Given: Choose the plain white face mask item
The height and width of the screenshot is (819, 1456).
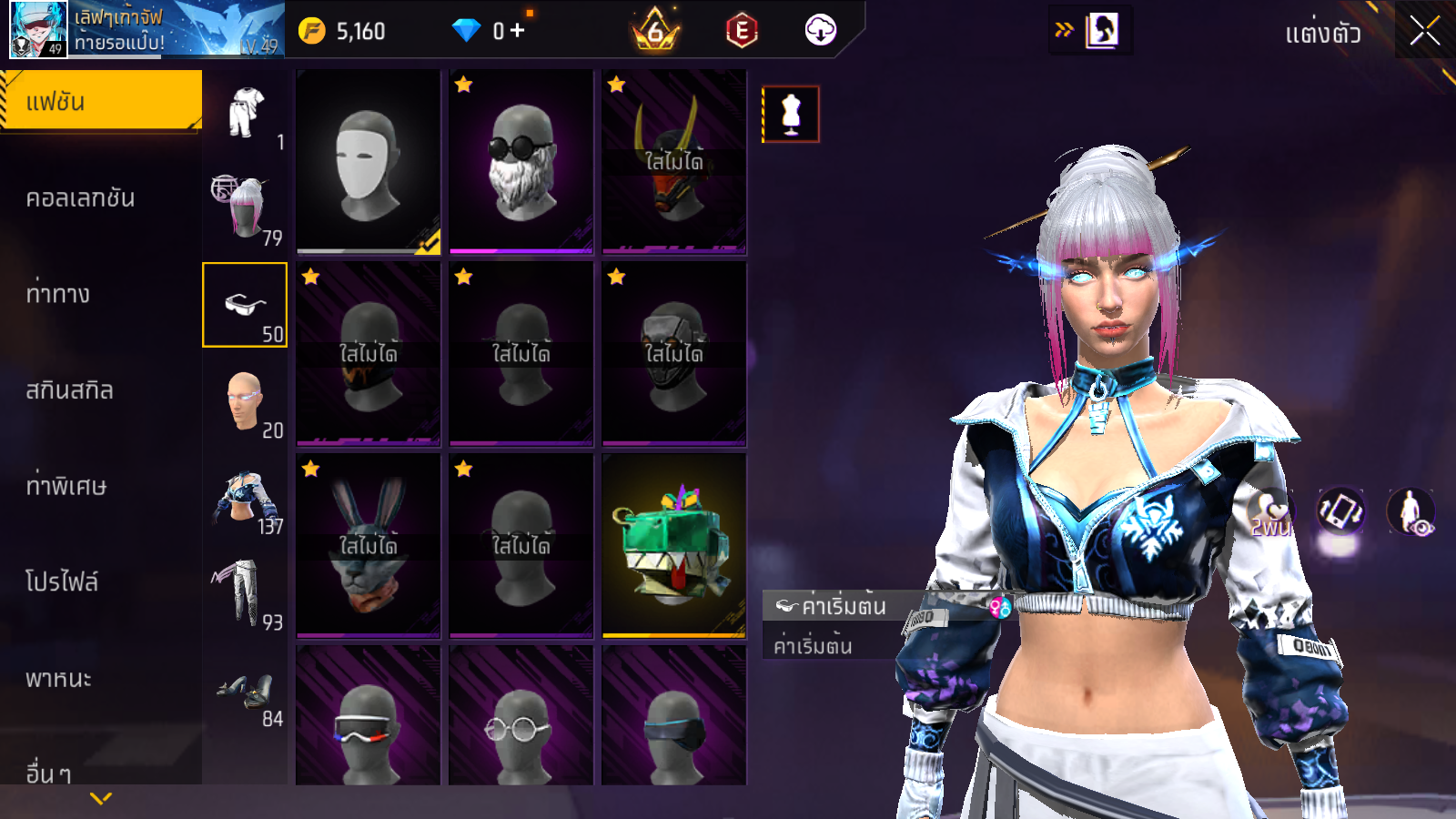Looking at the screenshot, I should (x=368, y=161).
